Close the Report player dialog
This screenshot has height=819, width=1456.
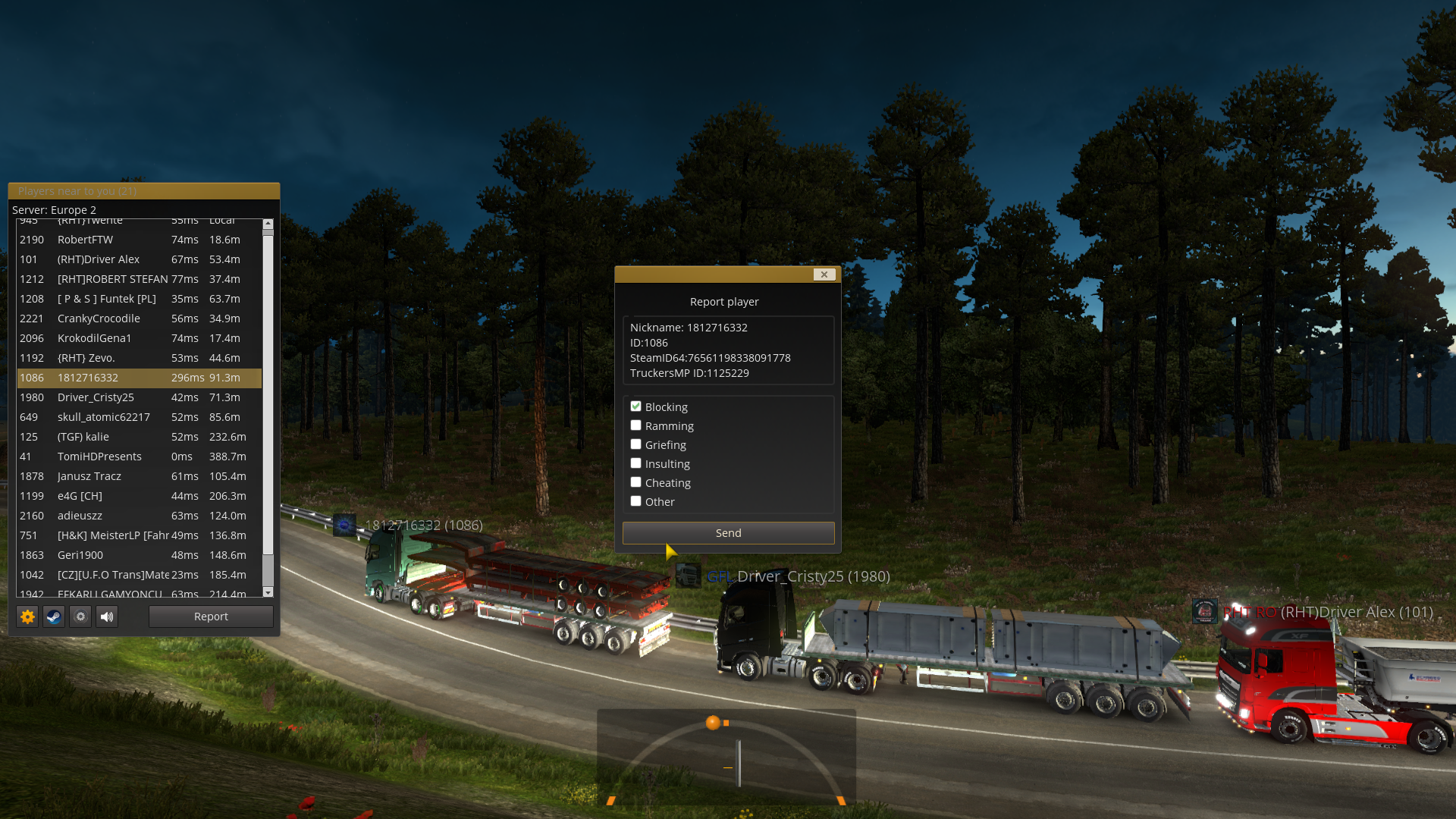point(824,275)
